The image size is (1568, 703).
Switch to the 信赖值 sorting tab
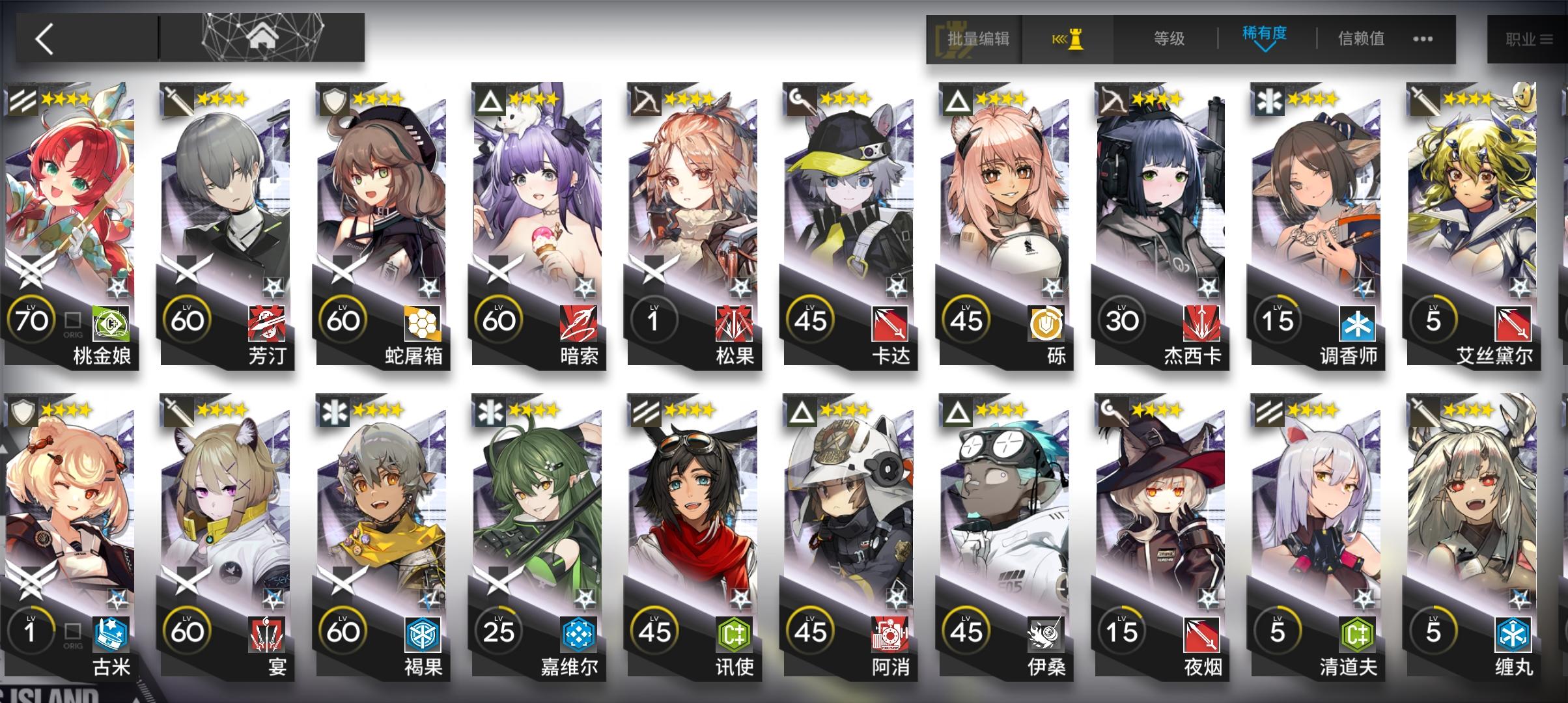pyautogui.click(x=1360, y=39)
